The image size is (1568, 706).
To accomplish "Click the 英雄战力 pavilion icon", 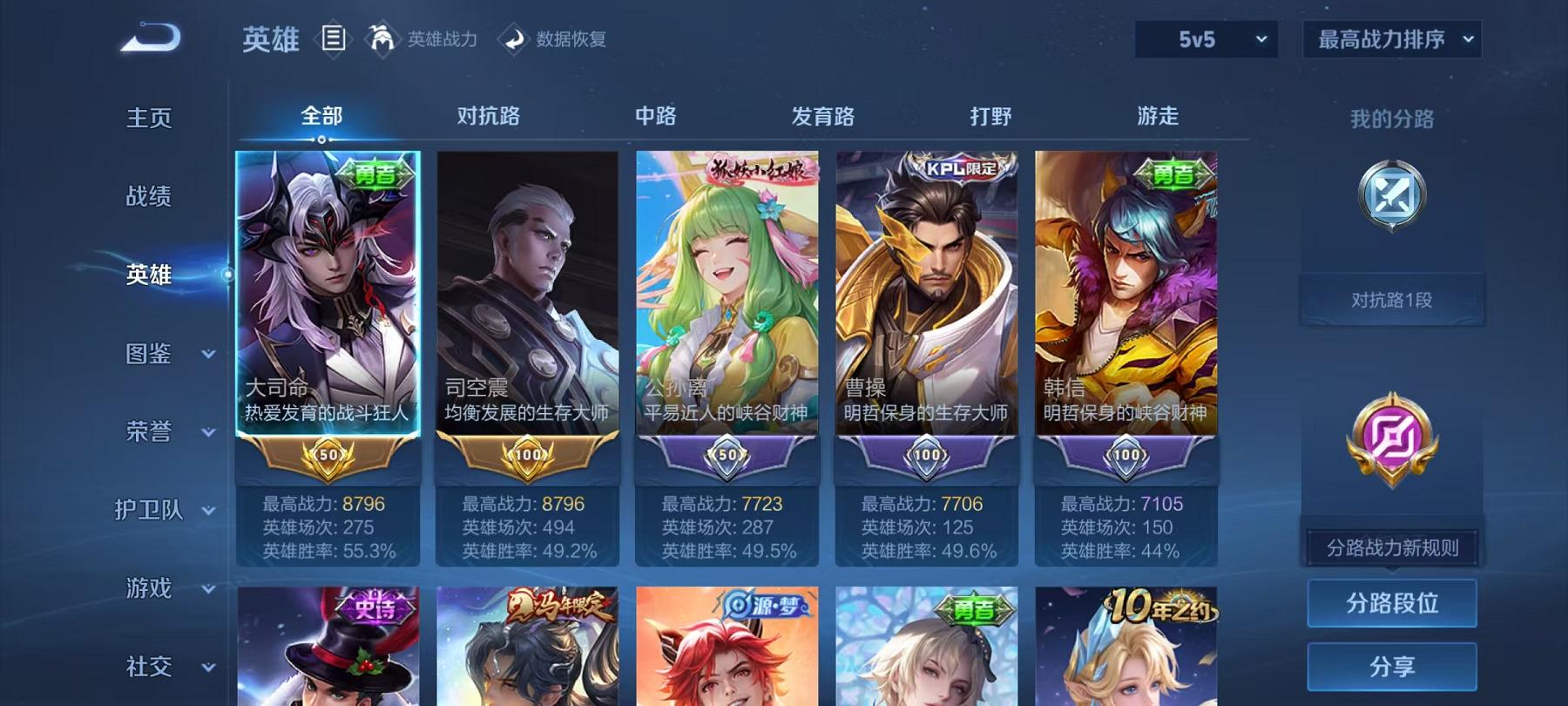I will point(381,38).
